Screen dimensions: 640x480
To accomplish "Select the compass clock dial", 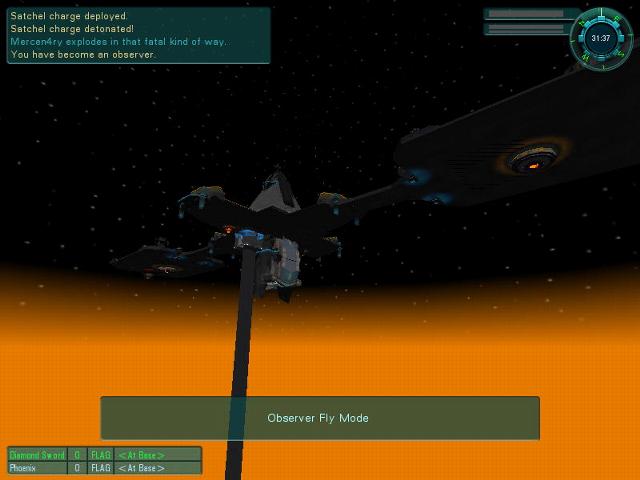I will (x=600, y=38).
